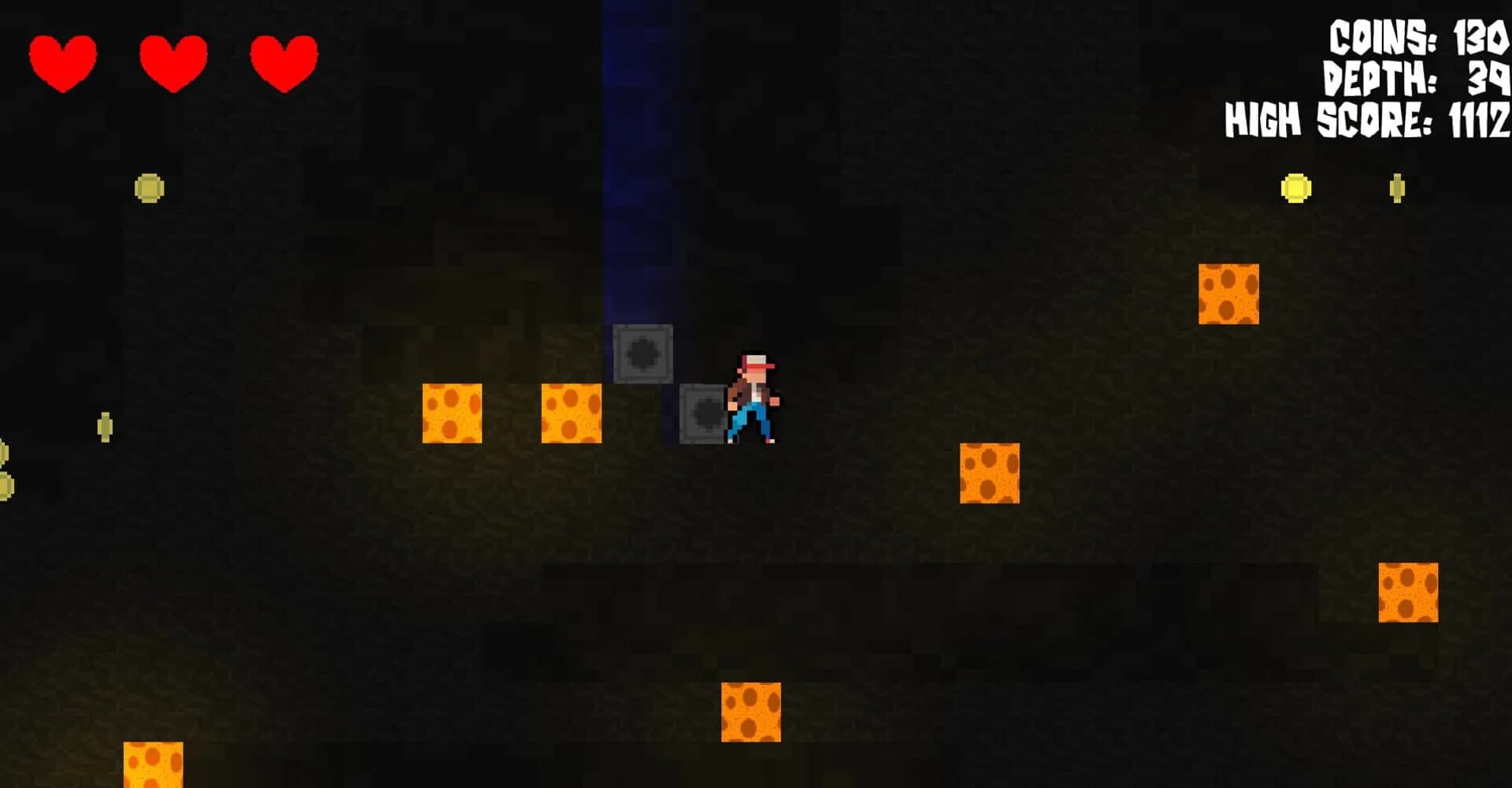Image resolution: width=1512 pixels, height=788 pixels.
Task: Click the faded coin below the hearts
Action: pyautogui.click(x=150, y=188)
